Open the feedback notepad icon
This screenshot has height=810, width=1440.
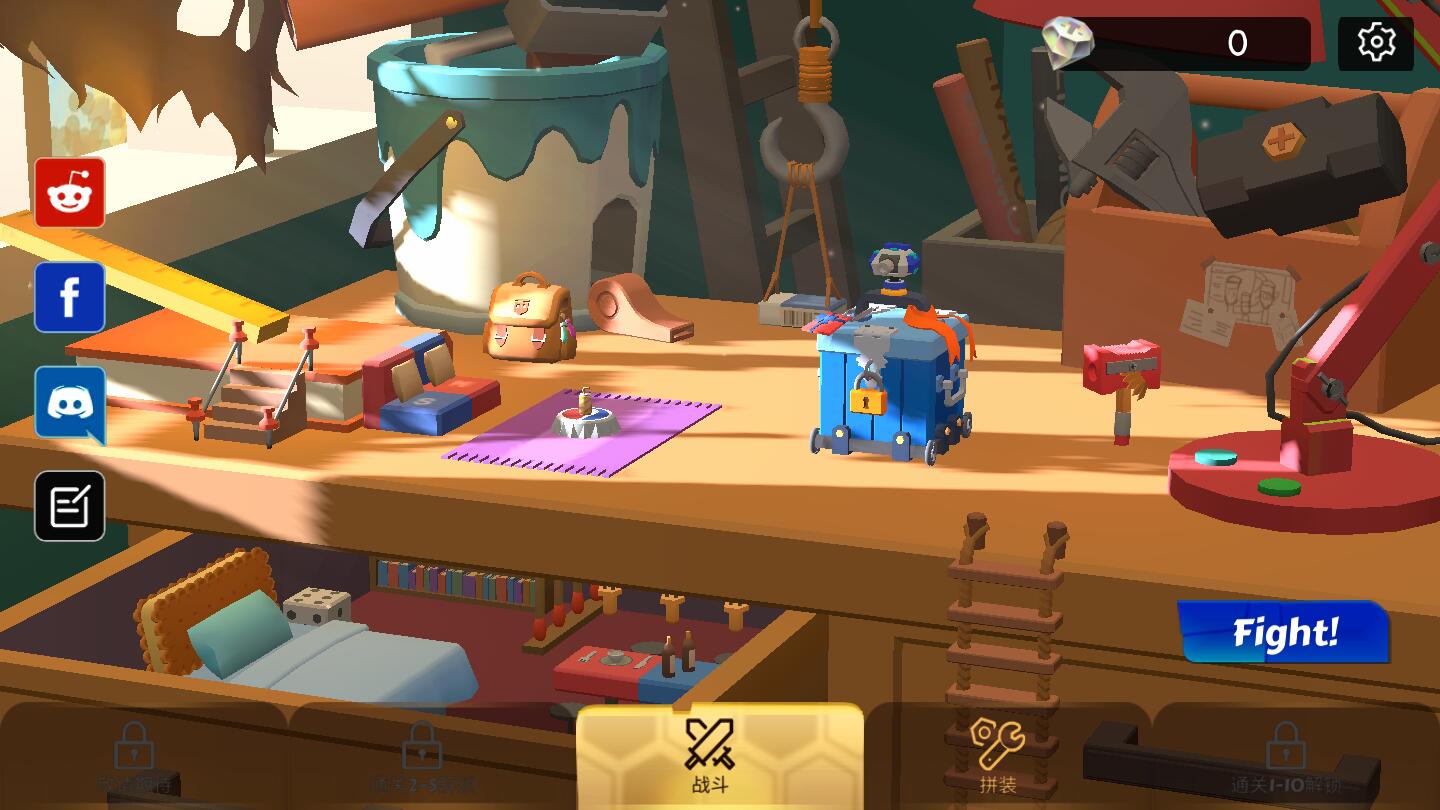click(69, 503)
